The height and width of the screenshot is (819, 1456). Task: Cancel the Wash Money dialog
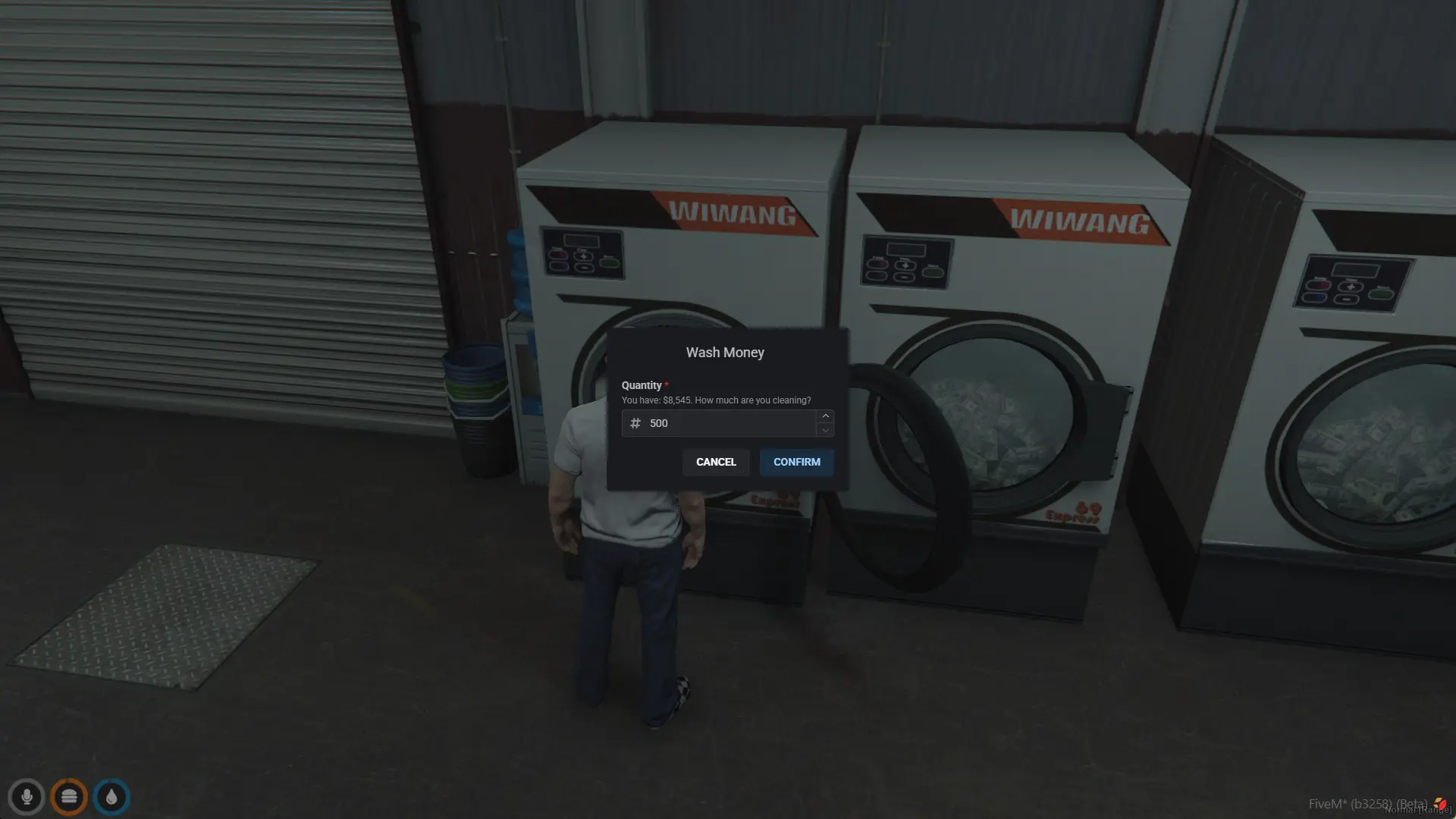(716, 462)
